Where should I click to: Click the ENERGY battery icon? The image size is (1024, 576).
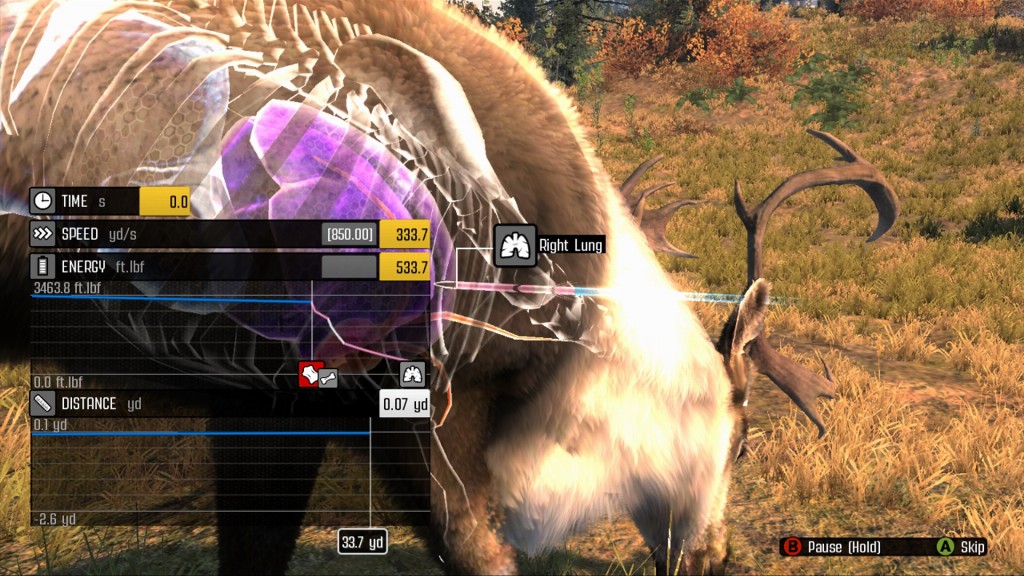(x=43, y=267)
